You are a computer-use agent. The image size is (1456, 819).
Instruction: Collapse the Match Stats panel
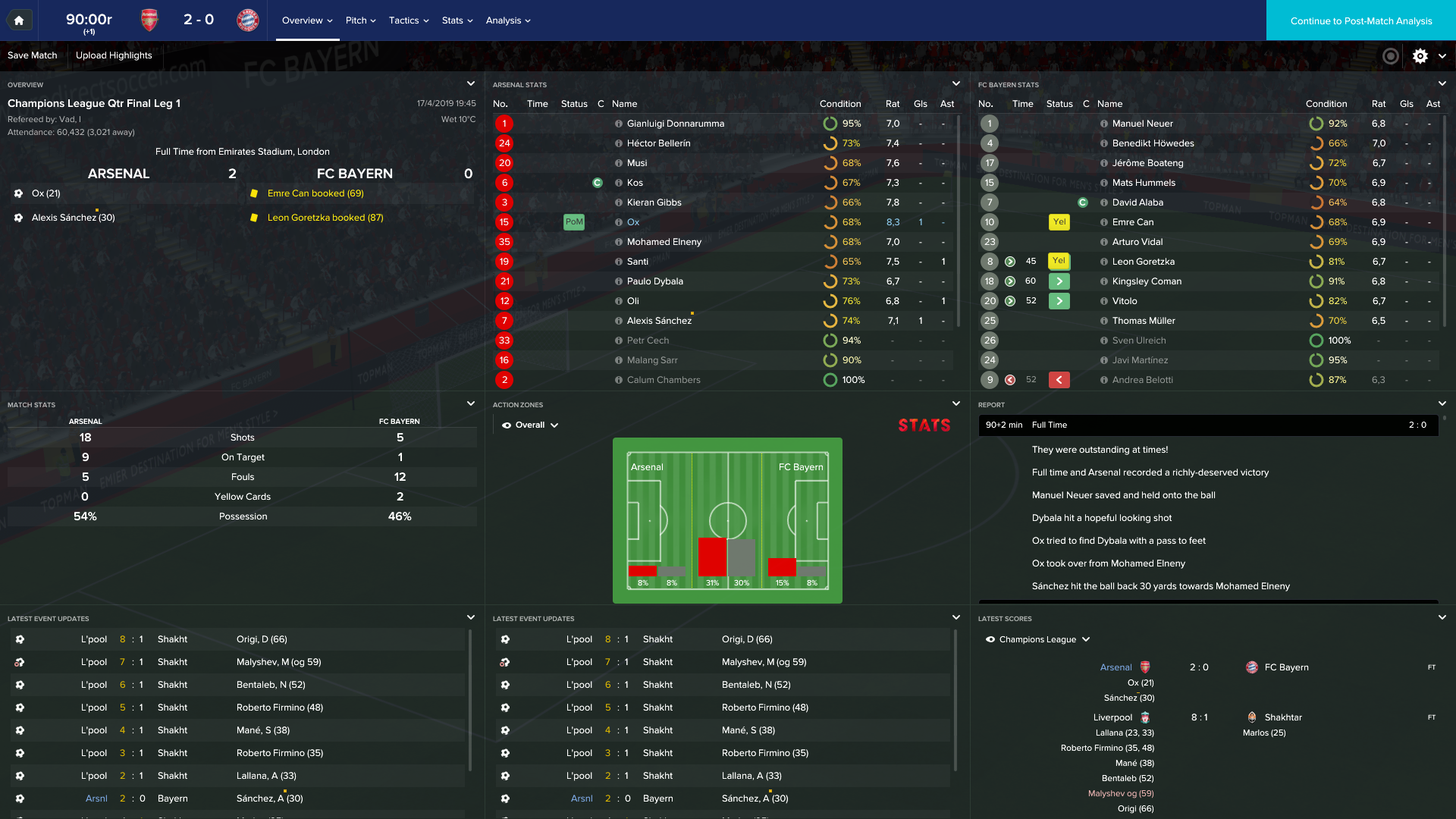coord(471,404)
